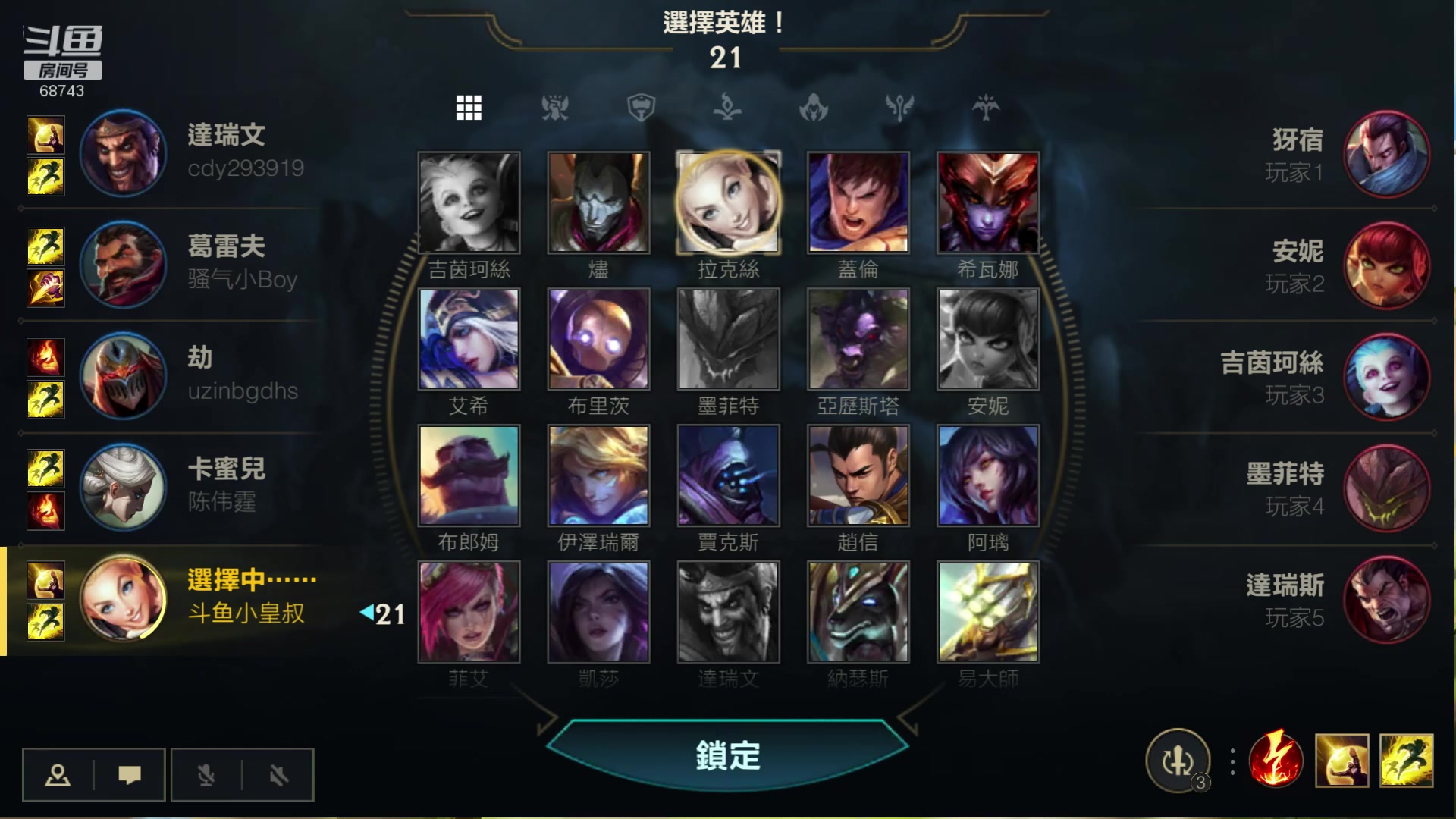
Task: Filter champions by the shield helmet role
Action: click(641, 108)
